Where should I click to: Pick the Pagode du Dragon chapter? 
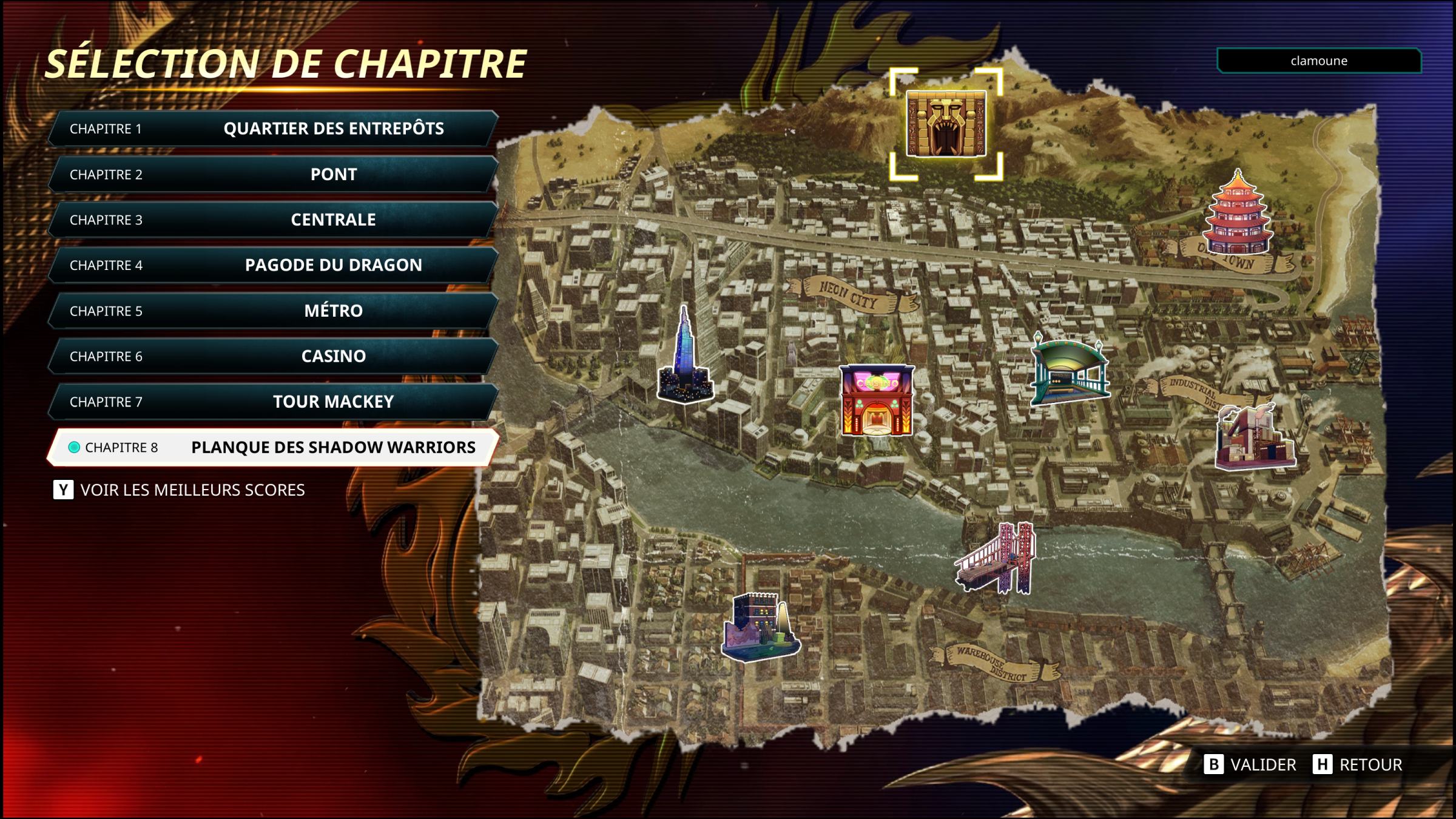tap(273, 265)
